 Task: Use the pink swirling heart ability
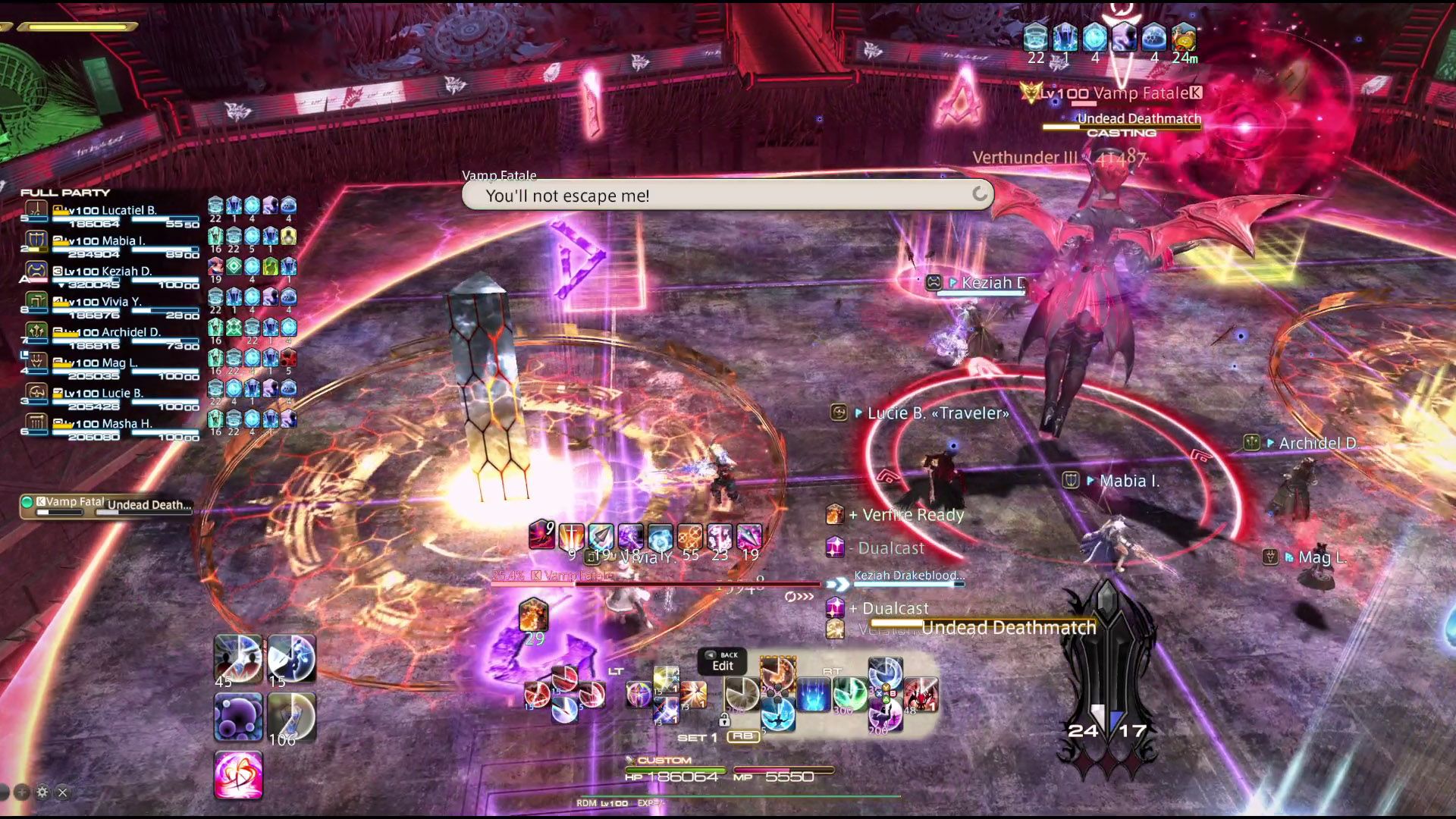(238, 775)
